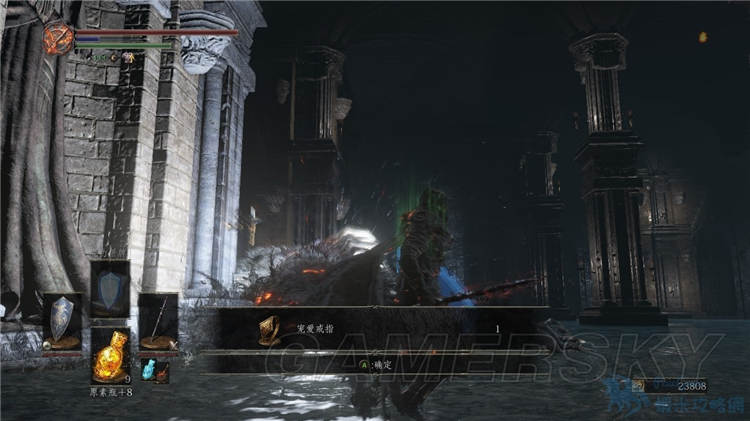The image size is (750, 421).
Task: Click the top faded shield slot
Action: click(x=109, y=289)
